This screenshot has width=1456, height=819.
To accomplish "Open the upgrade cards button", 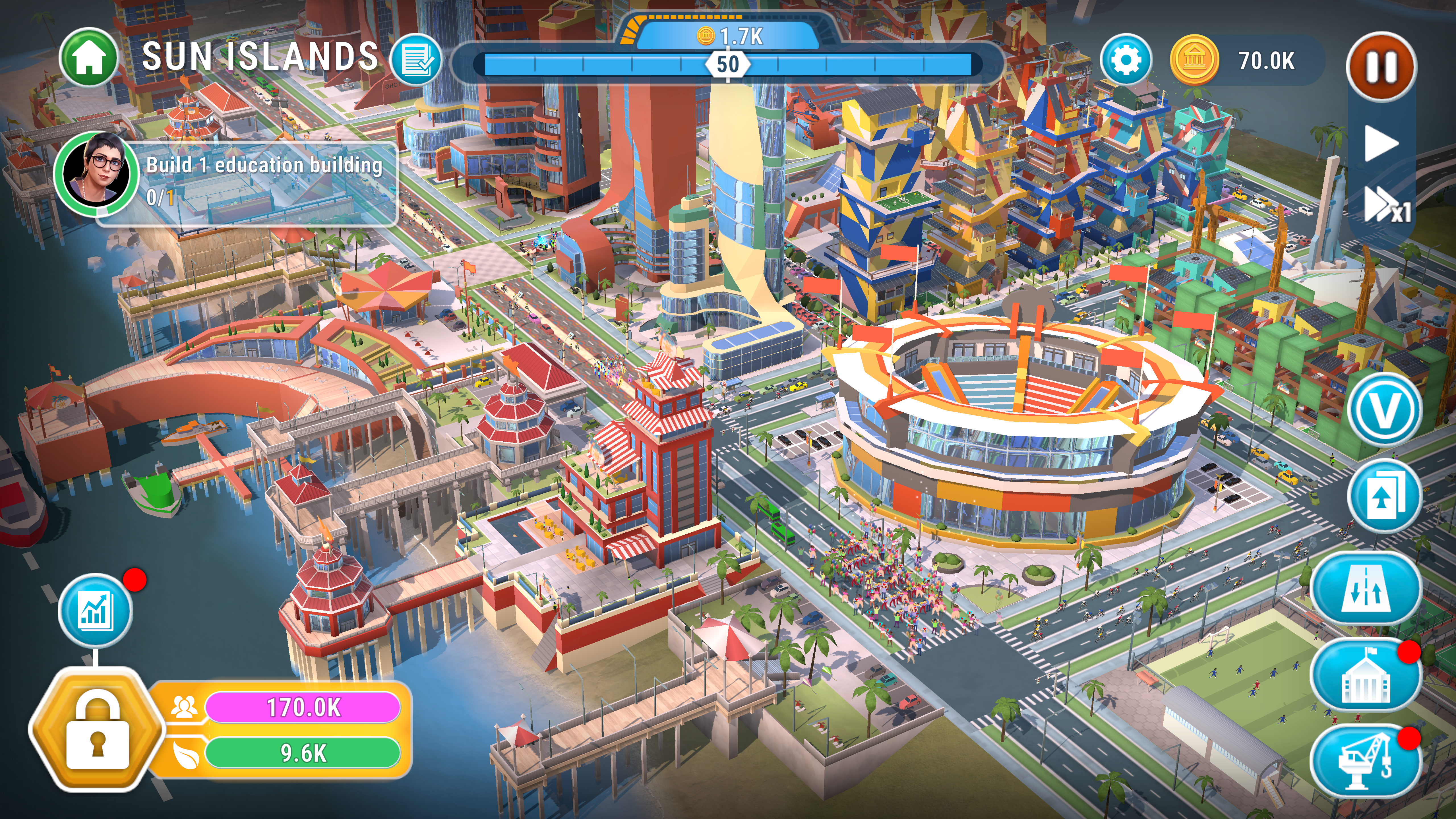I will 1384,496.
